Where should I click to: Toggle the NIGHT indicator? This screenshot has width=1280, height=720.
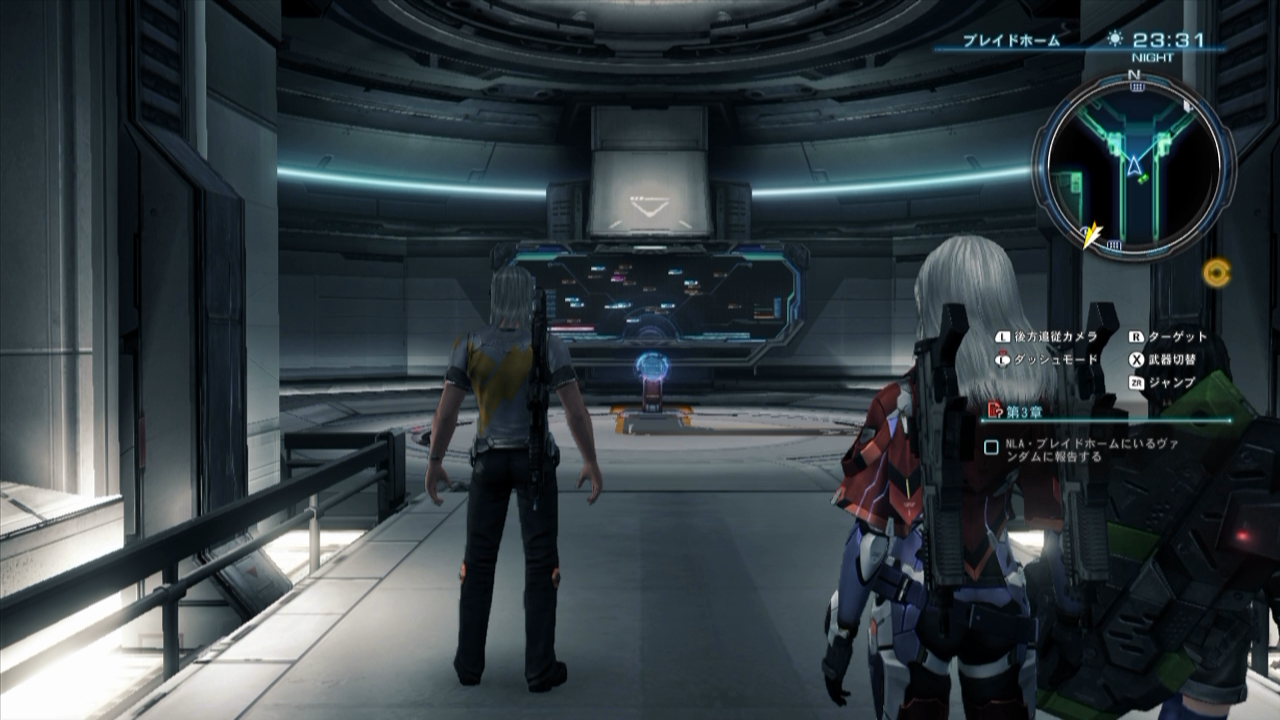(x=1152, y=55)
